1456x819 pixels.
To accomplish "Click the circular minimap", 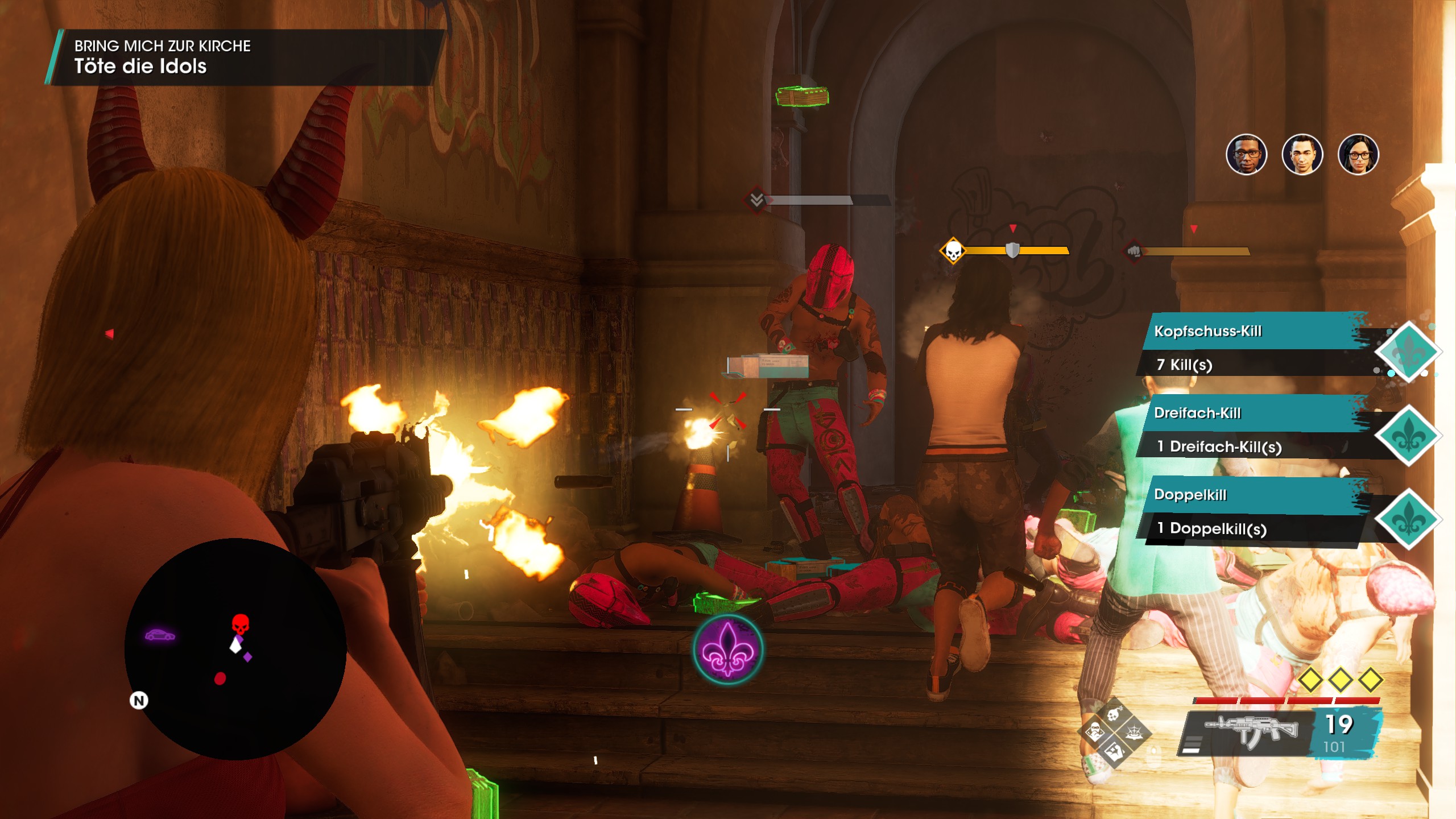I will (235, 649).
